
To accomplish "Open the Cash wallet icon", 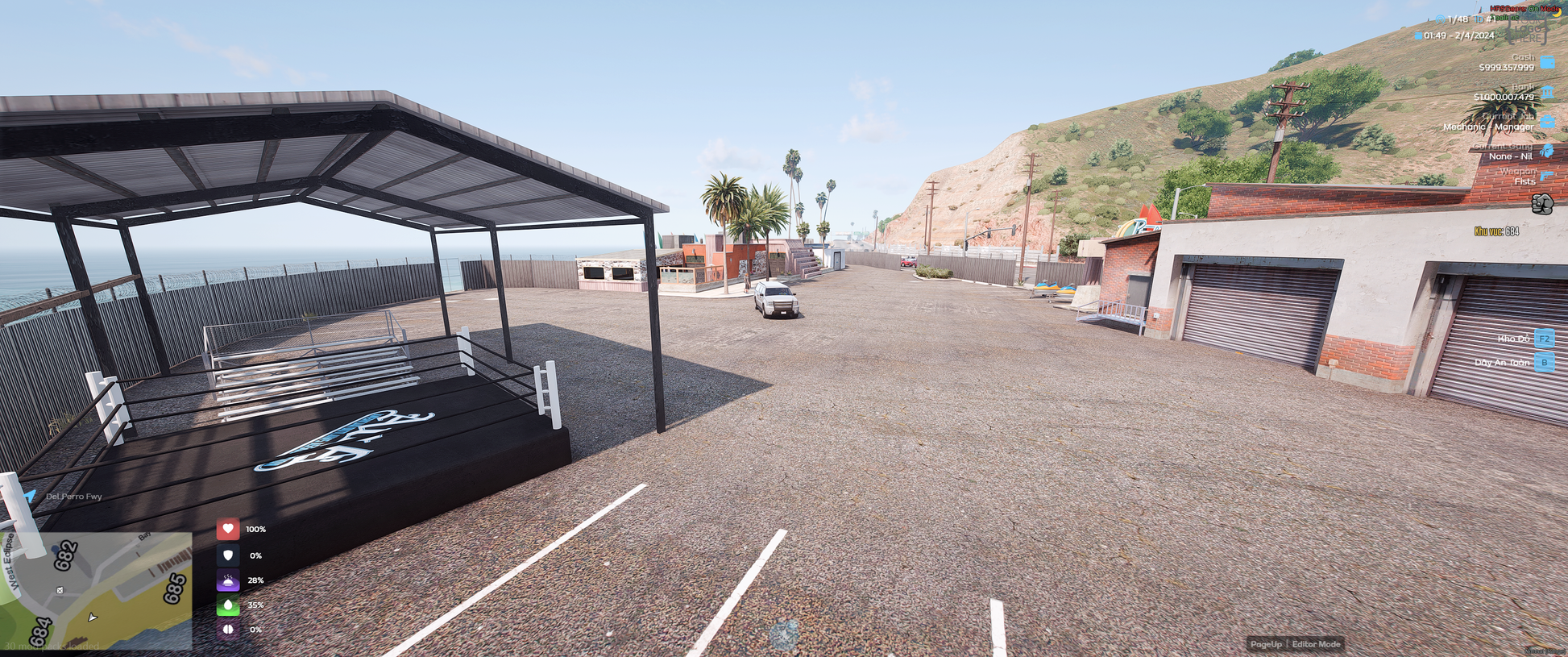I will coord(1547,62).
